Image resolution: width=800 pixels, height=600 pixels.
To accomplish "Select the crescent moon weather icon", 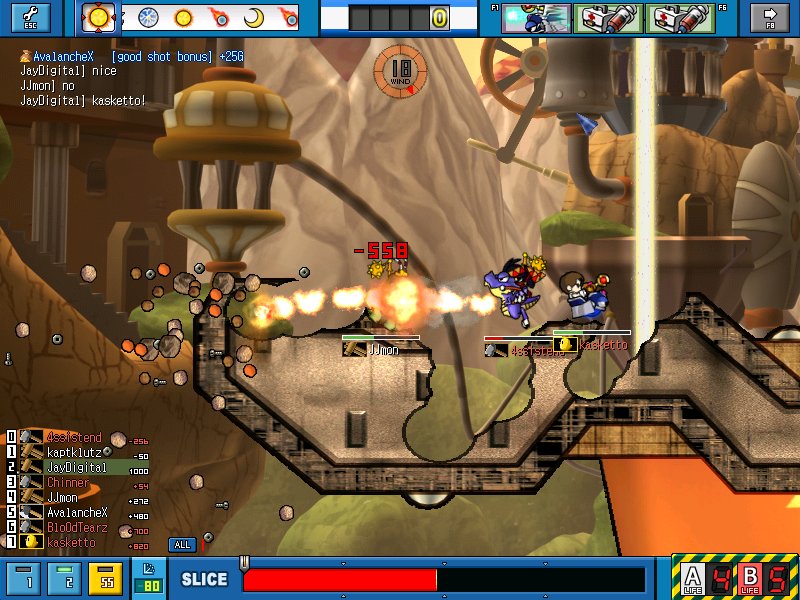I will pos(254,17).
